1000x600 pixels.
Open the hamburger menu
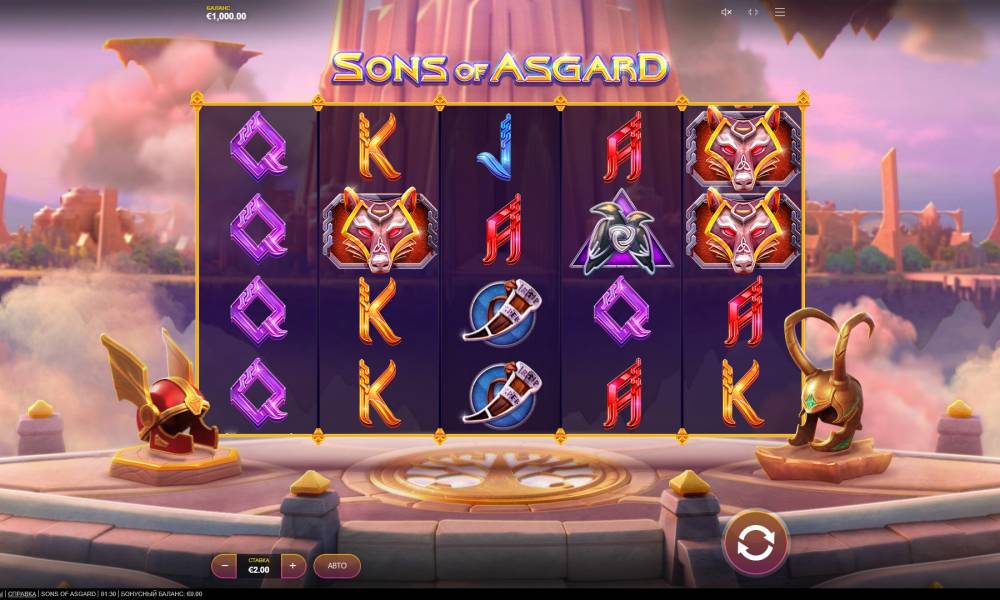pos(780,12)
